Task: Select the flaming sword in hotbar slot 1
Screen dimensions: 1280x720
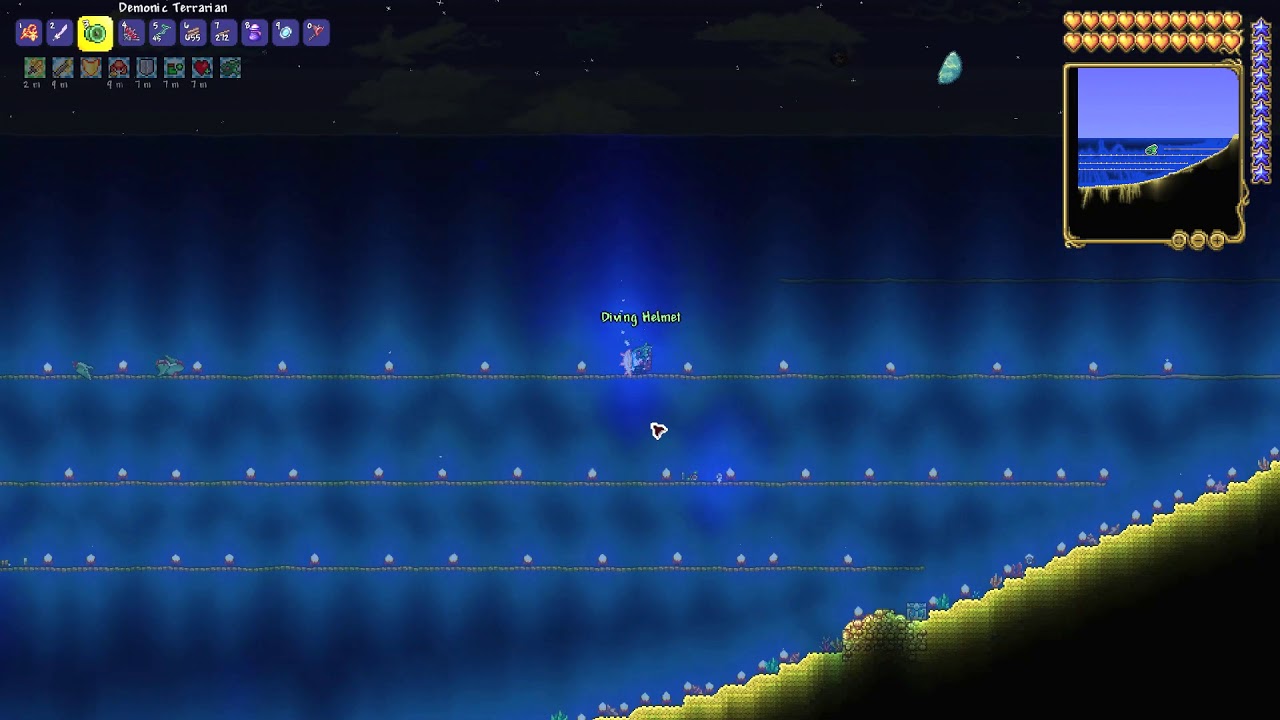Action: coord(29,32)
